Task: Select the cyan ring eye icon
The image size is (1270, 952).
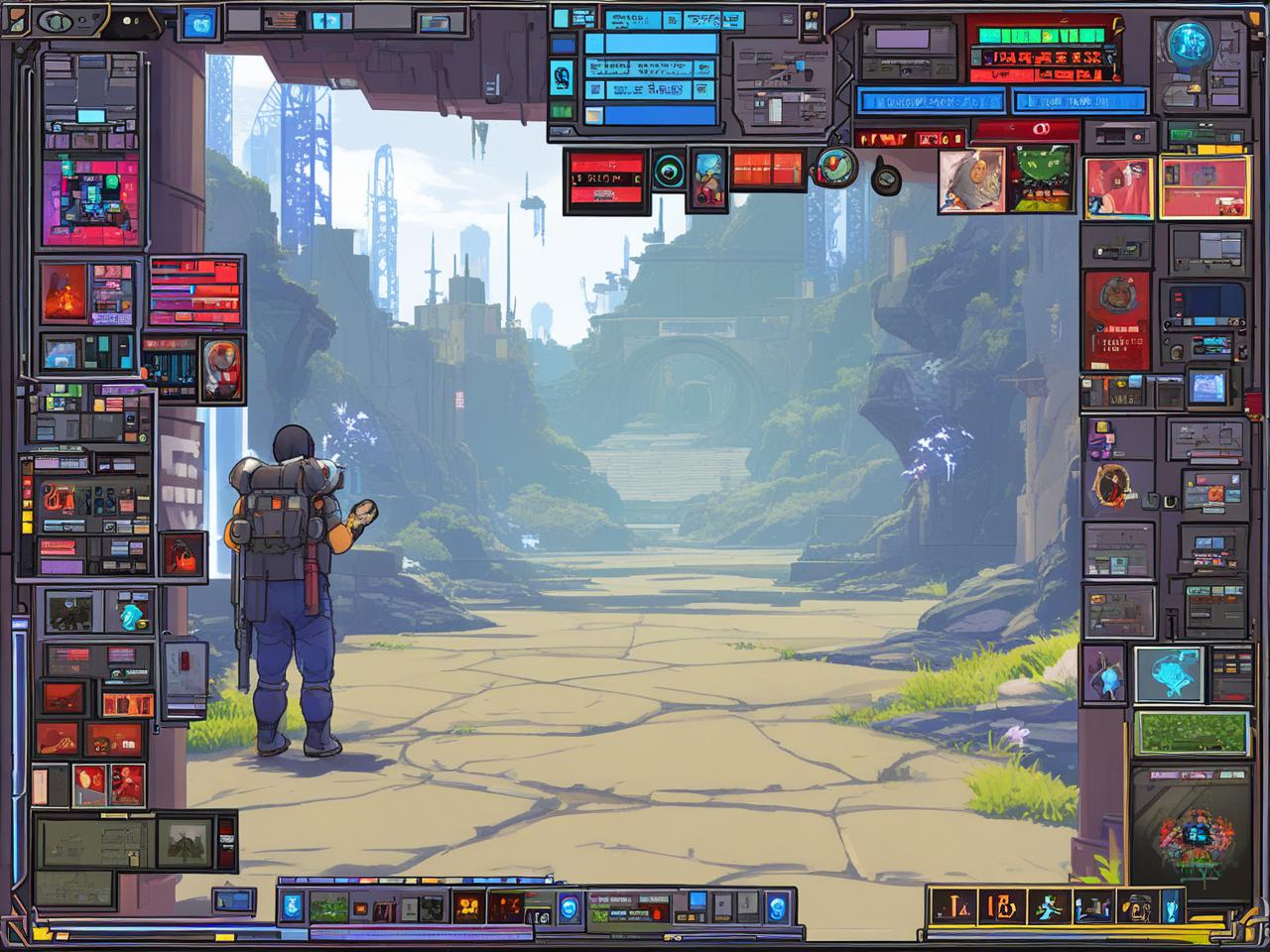Action: point(667,172)
